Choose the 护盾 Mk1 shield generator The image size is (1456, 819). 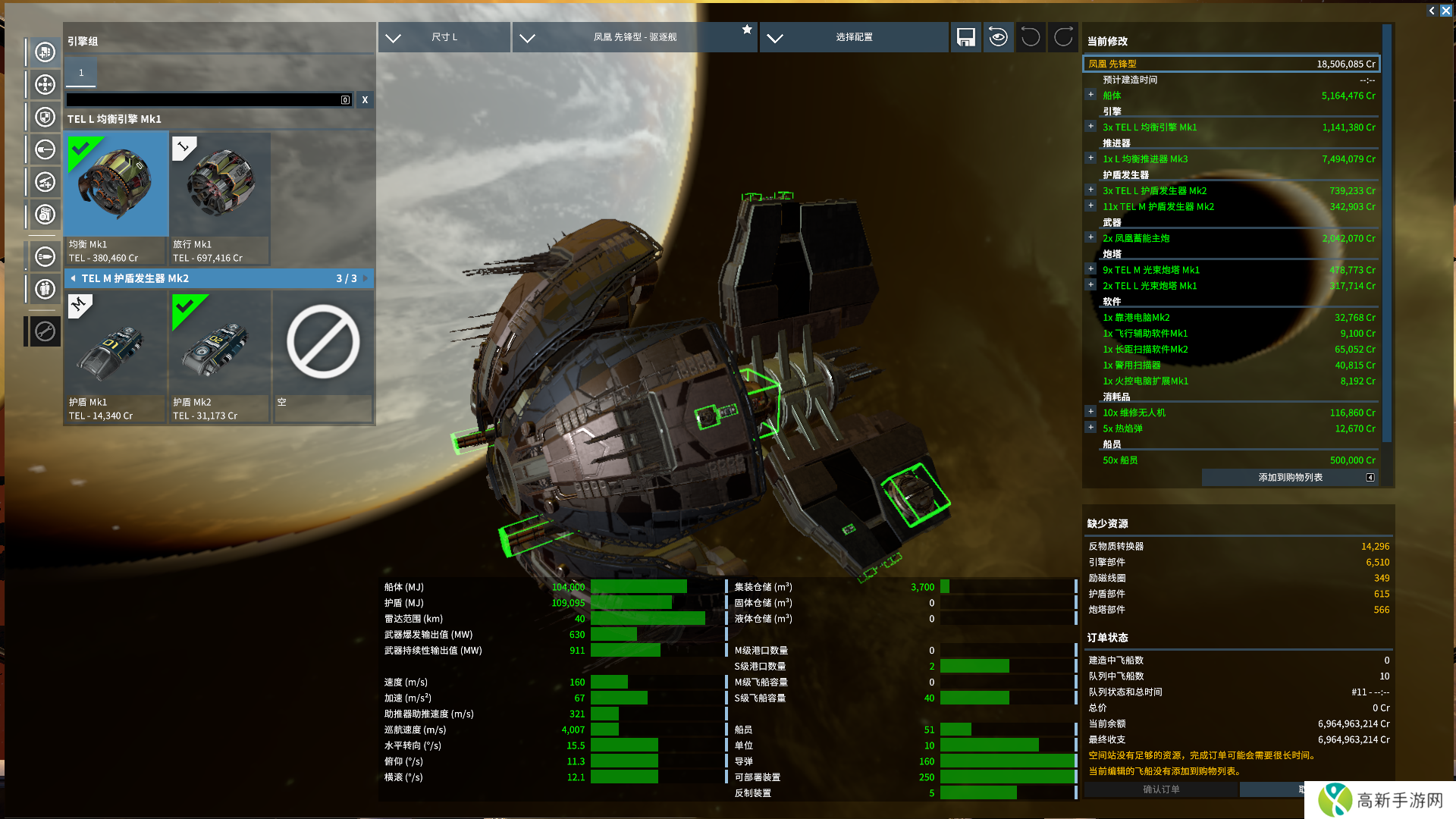117,356
